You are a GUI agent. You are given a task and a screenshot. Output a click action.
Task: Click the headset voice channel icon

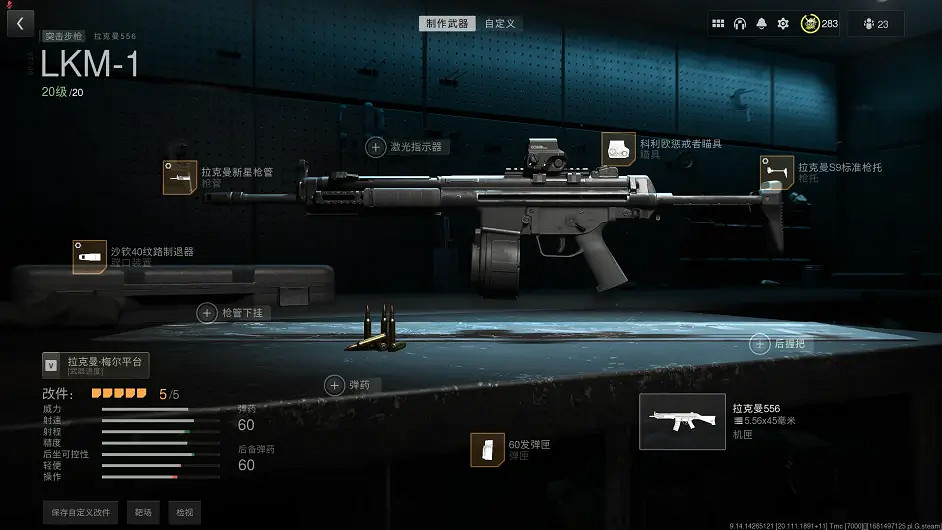pyautogui.click(x=740, y=23)
